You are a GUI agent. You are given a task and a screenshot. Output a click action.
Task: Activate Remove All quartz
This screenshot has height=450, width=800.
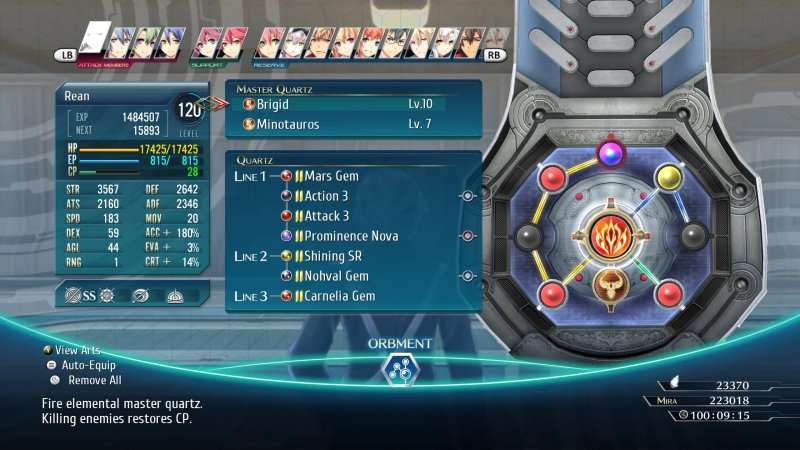(88, 380)
